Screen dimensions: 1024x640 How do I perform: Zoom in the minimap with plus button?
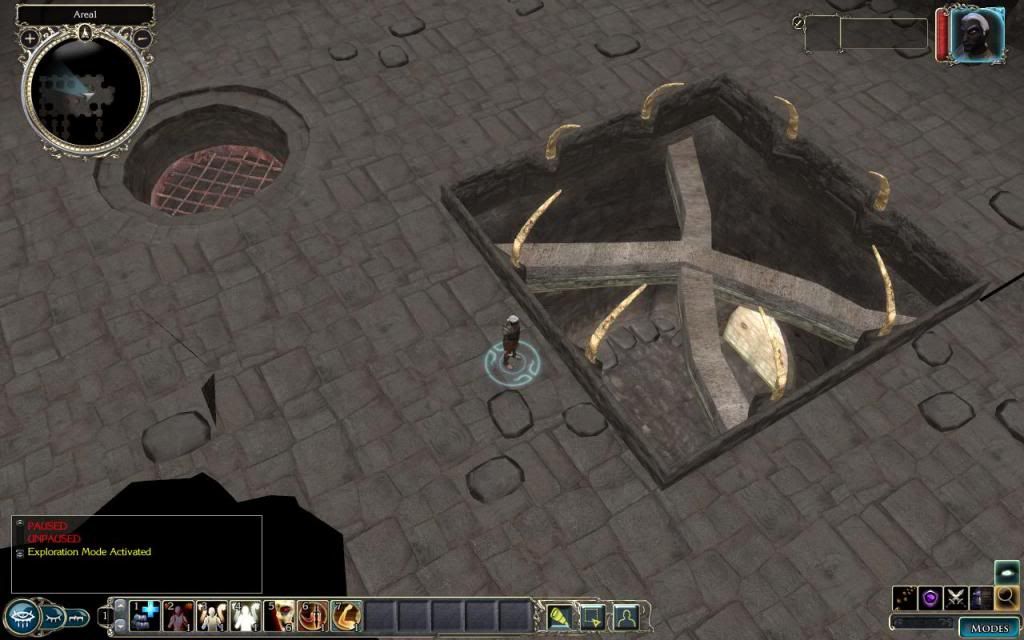point(30,38)
